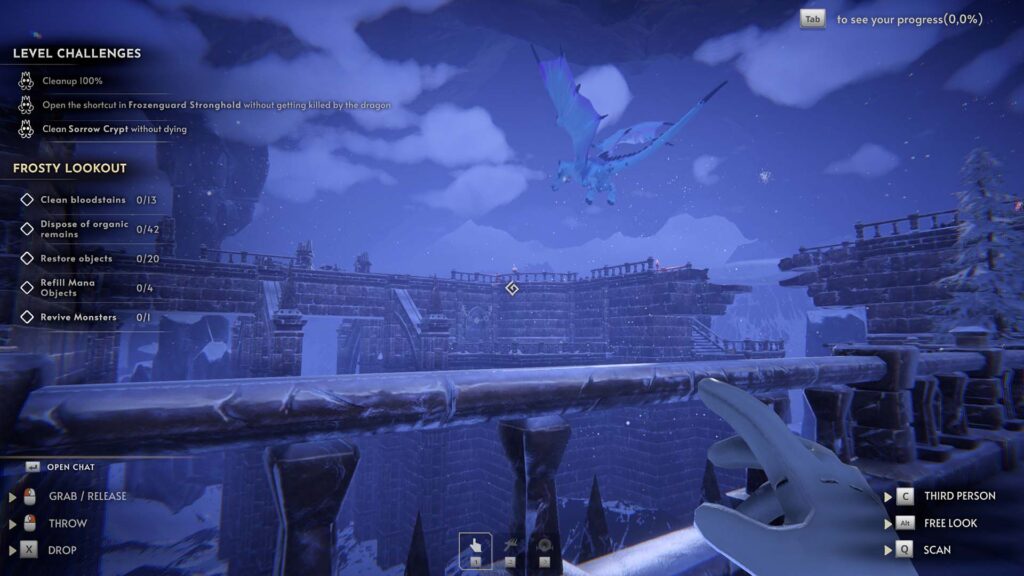Click the Frosty Lookout area heading
Viewport: 1024px width, 576px height.
pos(70,168)
